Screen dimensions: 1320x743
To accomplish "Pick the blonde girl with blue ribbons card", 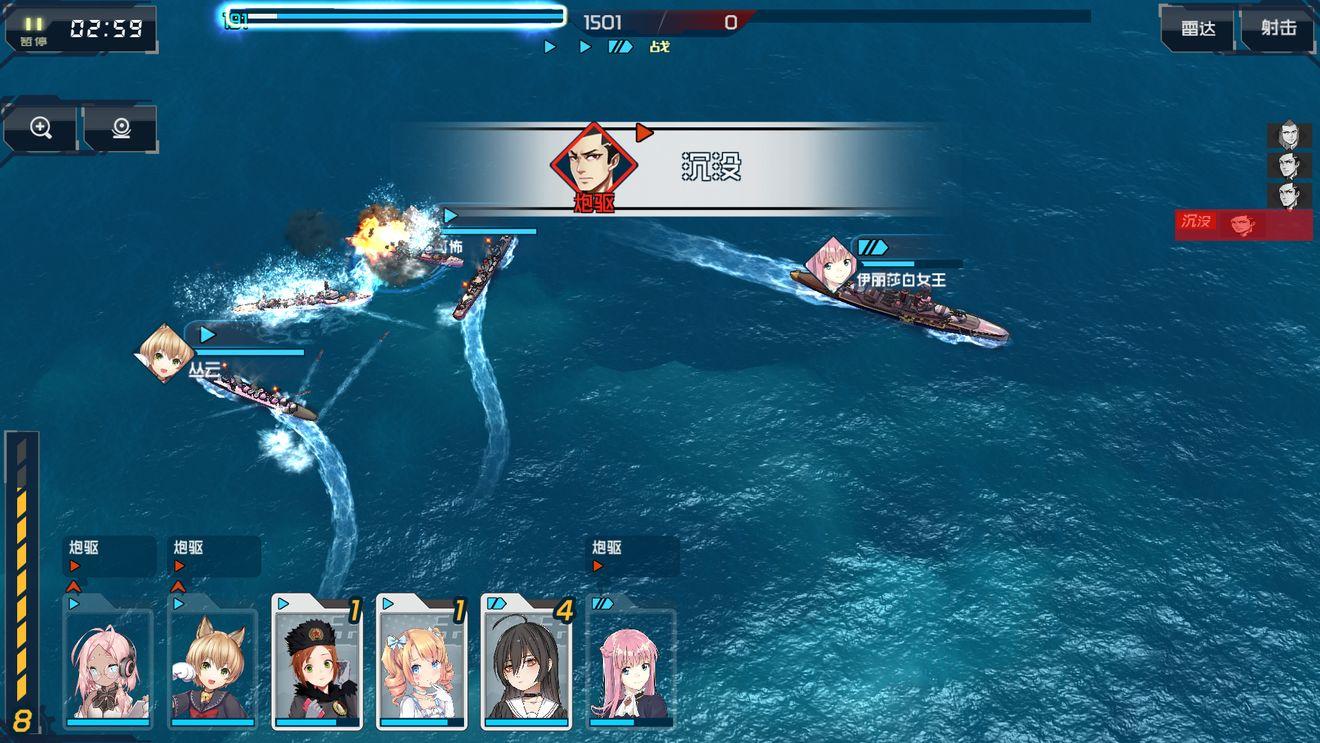I will pos(421,664).
